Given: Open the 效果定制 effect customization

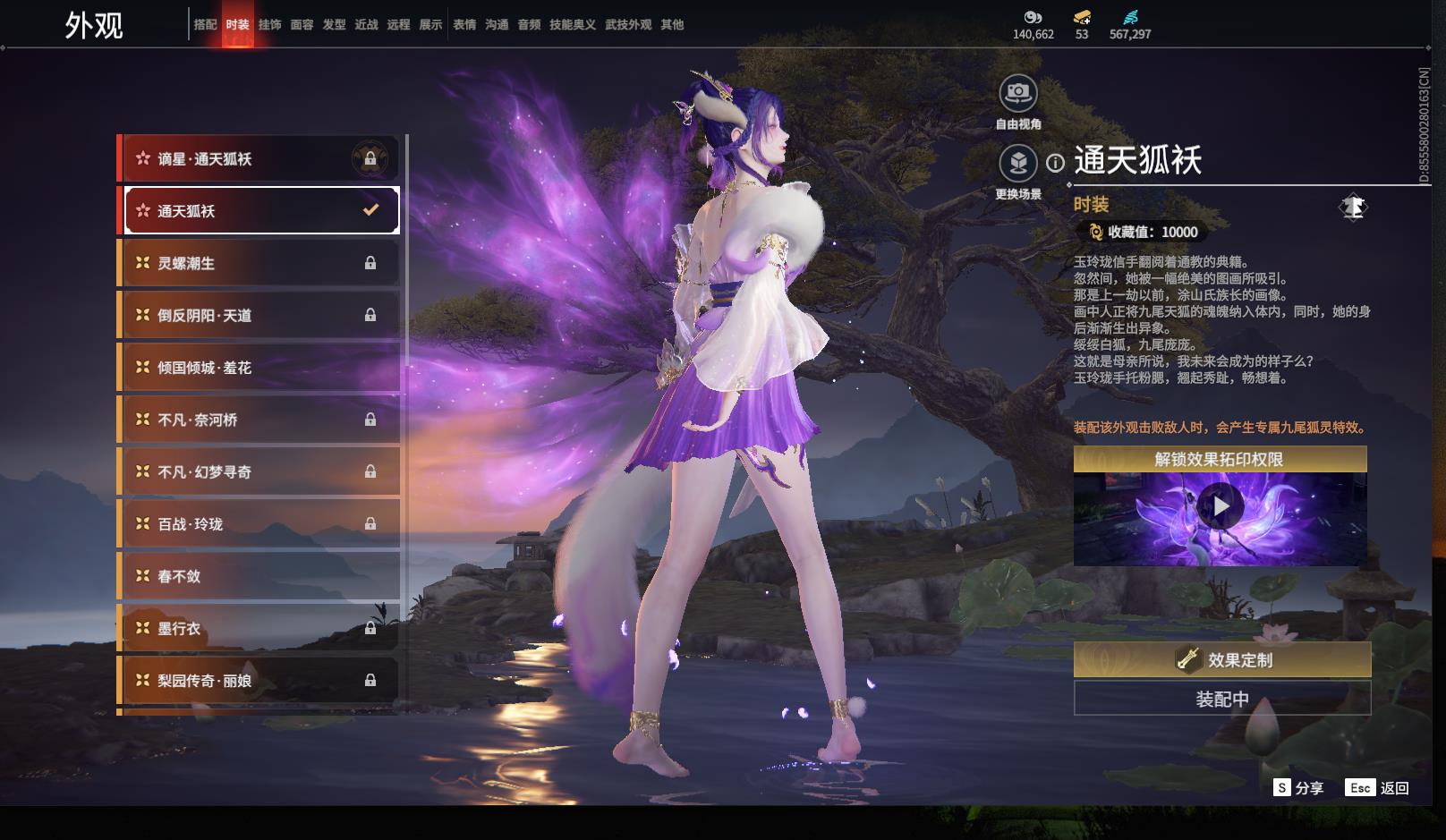Looking at the screenshot, I should tap(1222, 660).
